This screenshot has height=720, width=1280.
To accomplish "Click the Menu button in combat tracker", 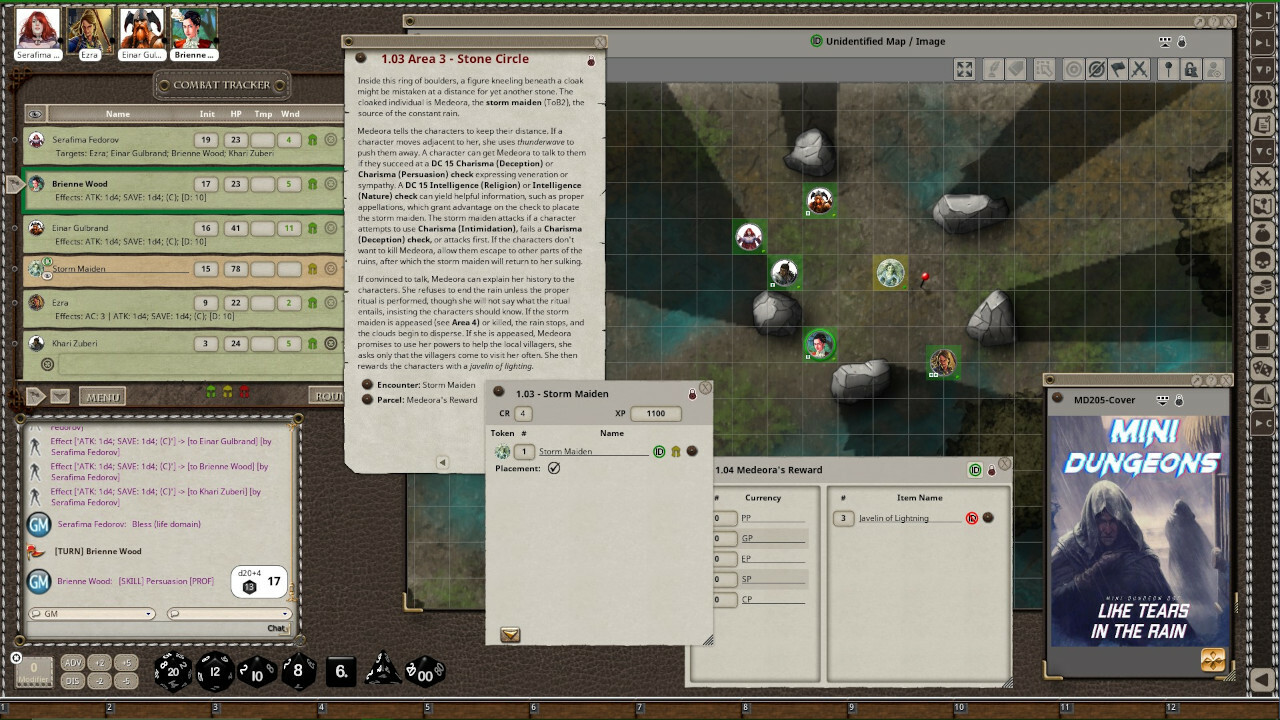I will click(102, 397).
